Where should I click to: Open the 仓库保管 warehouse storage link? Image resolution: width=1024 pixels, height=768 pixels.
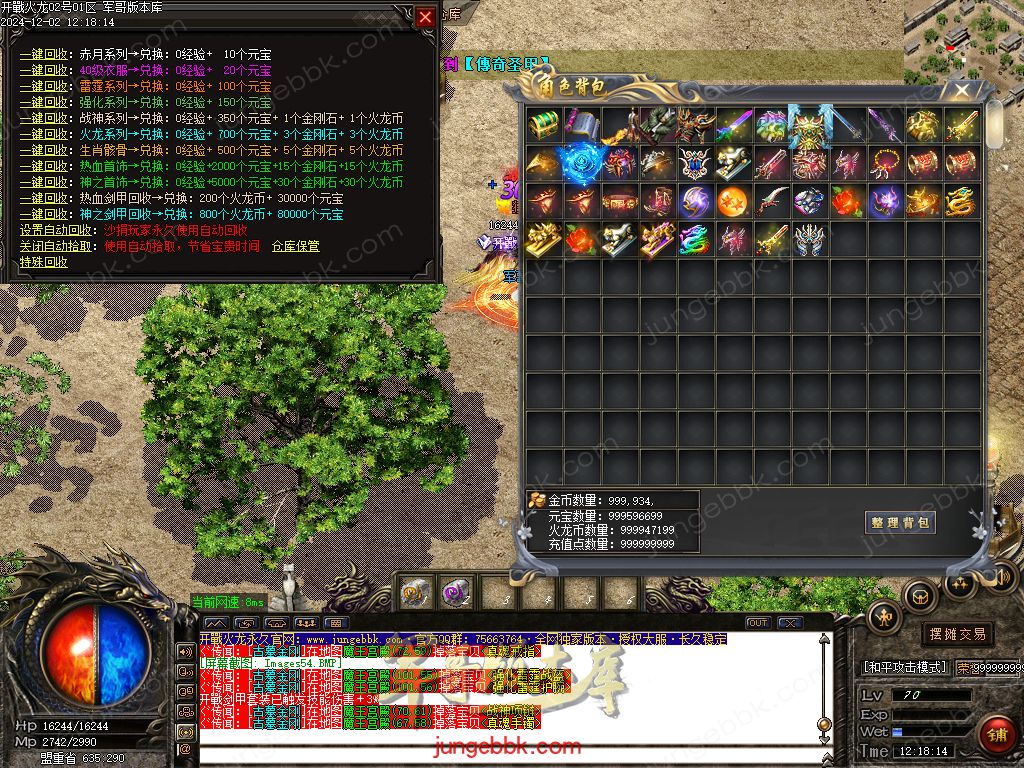pyautogui.click(x=295, y=246)
